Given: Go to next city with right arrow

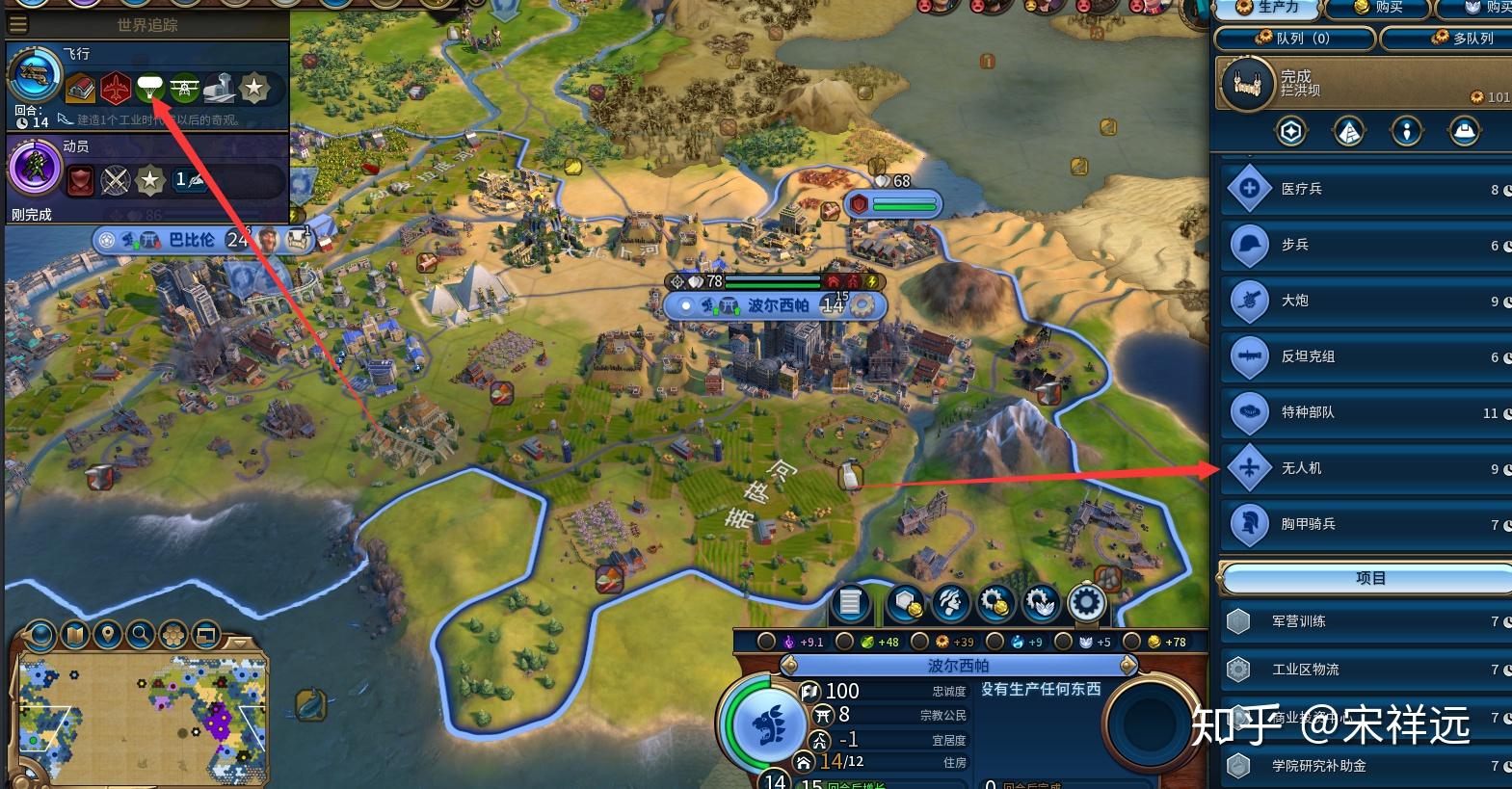Looking at the screenshot, I should pyautogui.click(x=1128, y=665).
